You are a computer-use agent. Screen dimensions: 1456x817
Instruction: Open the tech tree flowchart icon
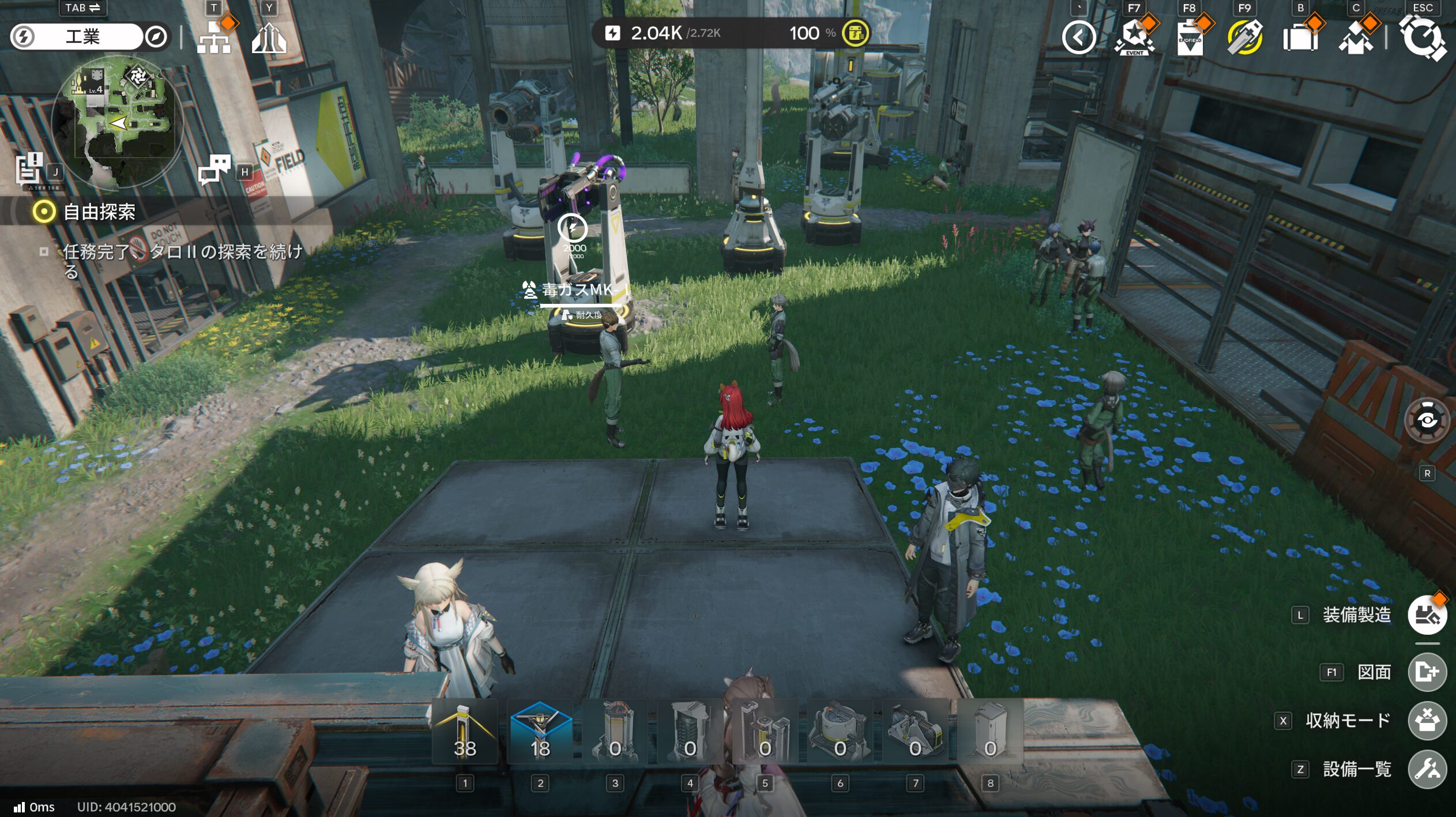click(x=214, y=38)
